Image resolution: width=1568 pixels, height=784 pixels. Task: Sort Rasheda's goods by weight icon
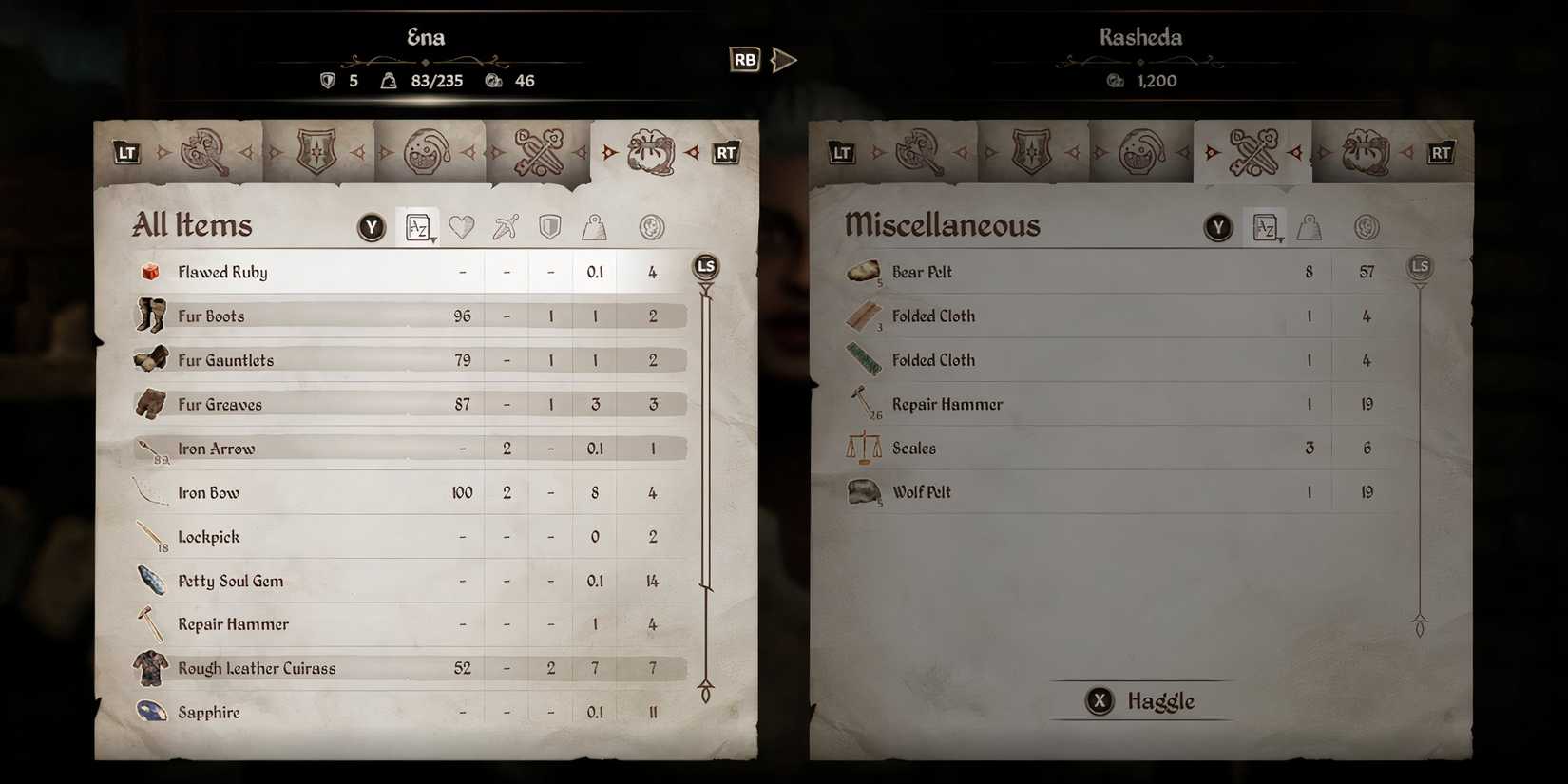1310,227
